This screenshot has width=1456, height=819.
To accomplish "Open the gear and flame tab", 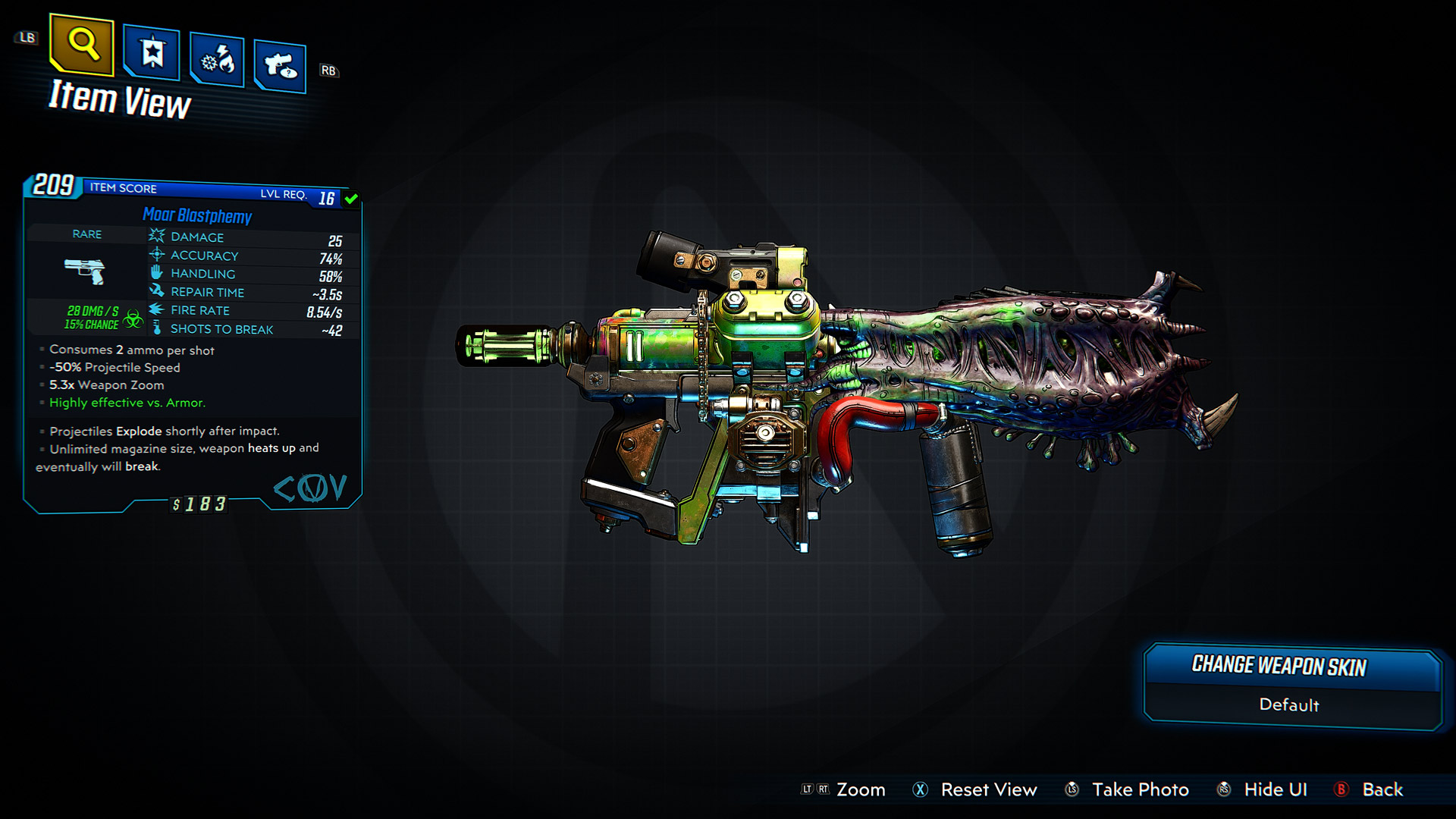I will click(217, 60).
